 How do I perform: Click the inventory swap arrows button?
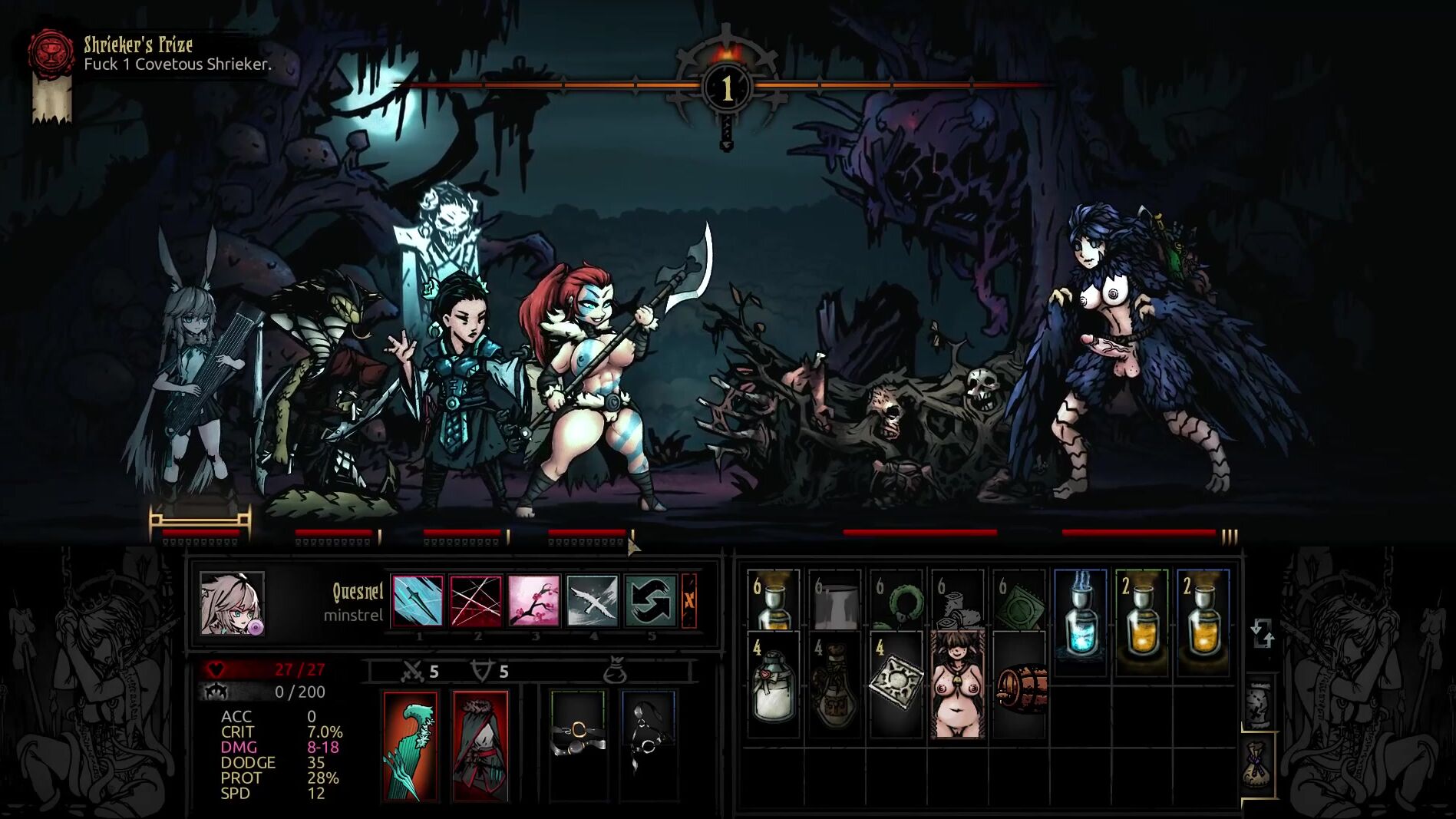click(1263, 635)
